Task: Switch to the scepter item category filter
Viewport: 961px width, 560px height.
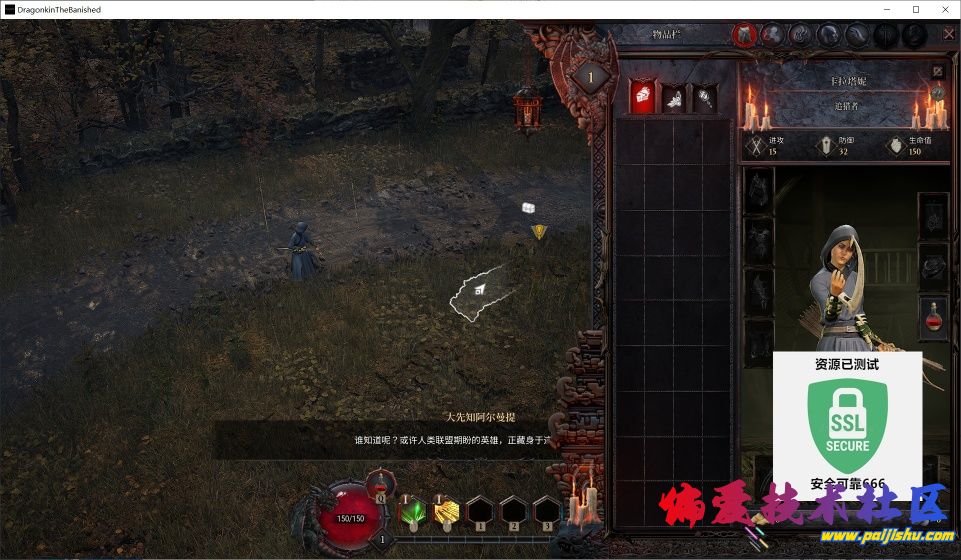Action: point(705,96)
